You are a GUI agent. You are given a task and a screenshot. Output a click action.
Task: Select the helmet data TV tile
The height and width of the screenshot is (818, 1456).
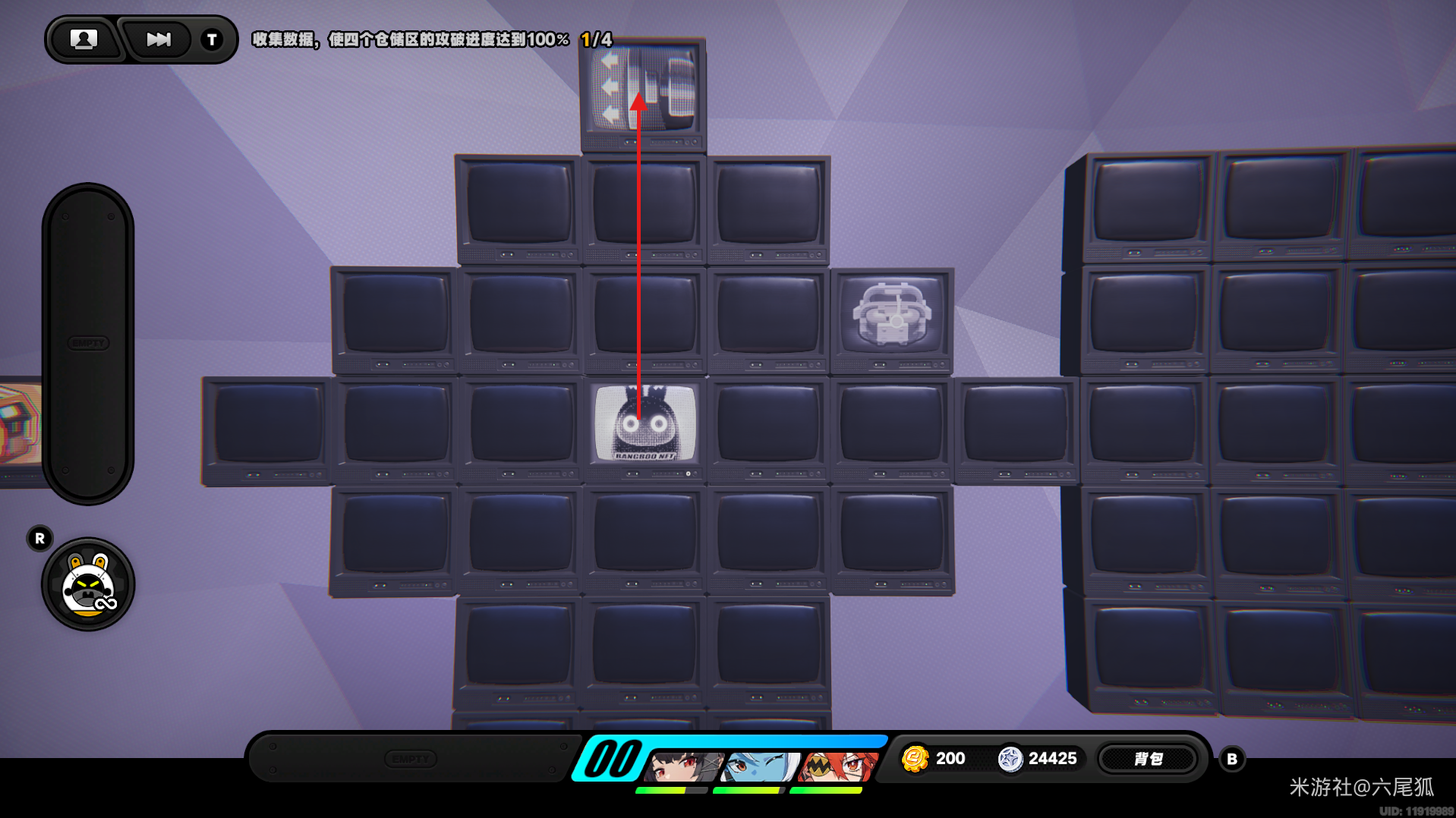pos(891,315)
